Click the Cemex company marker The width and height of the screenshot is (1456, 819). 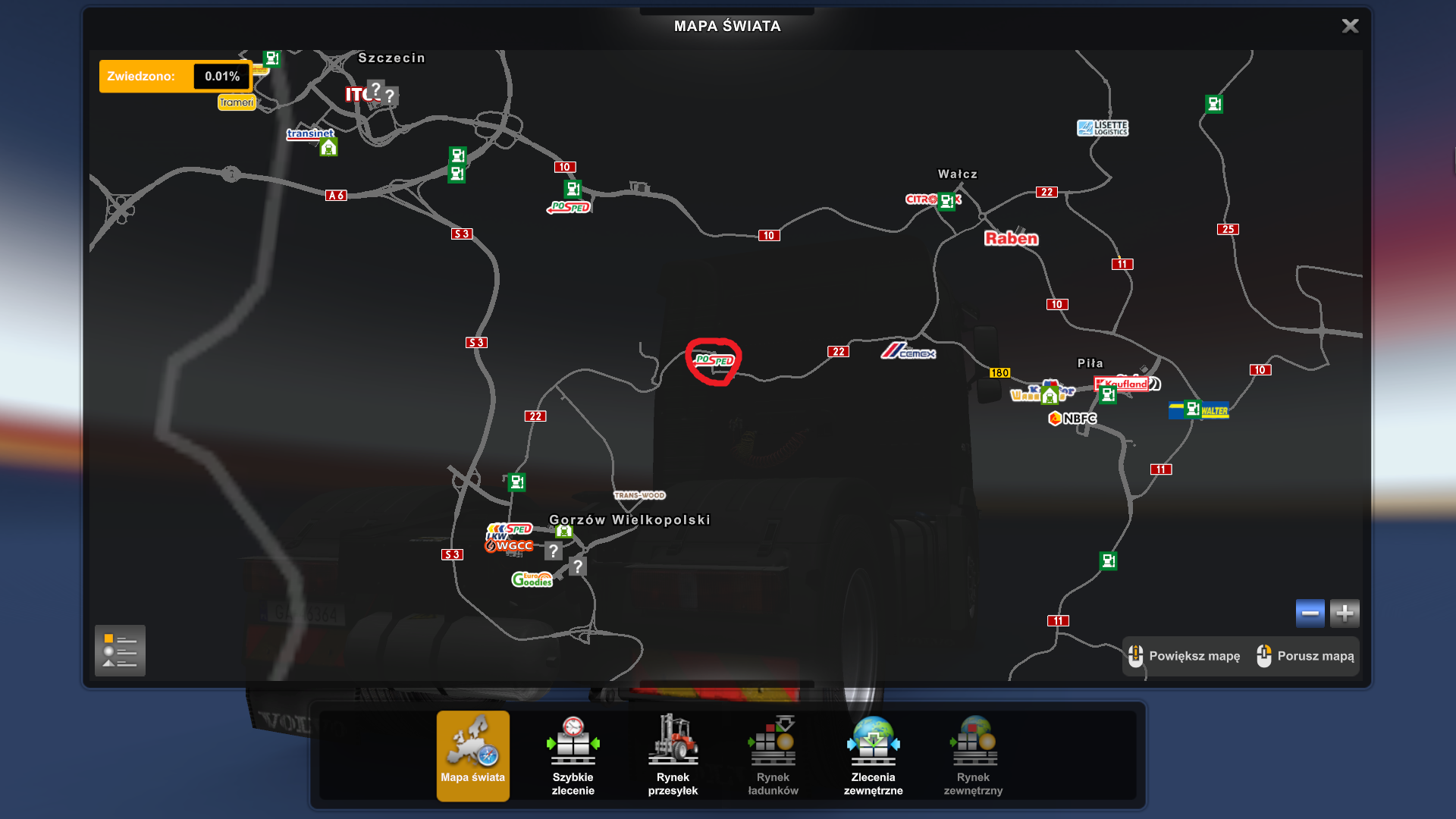(908, 351)
